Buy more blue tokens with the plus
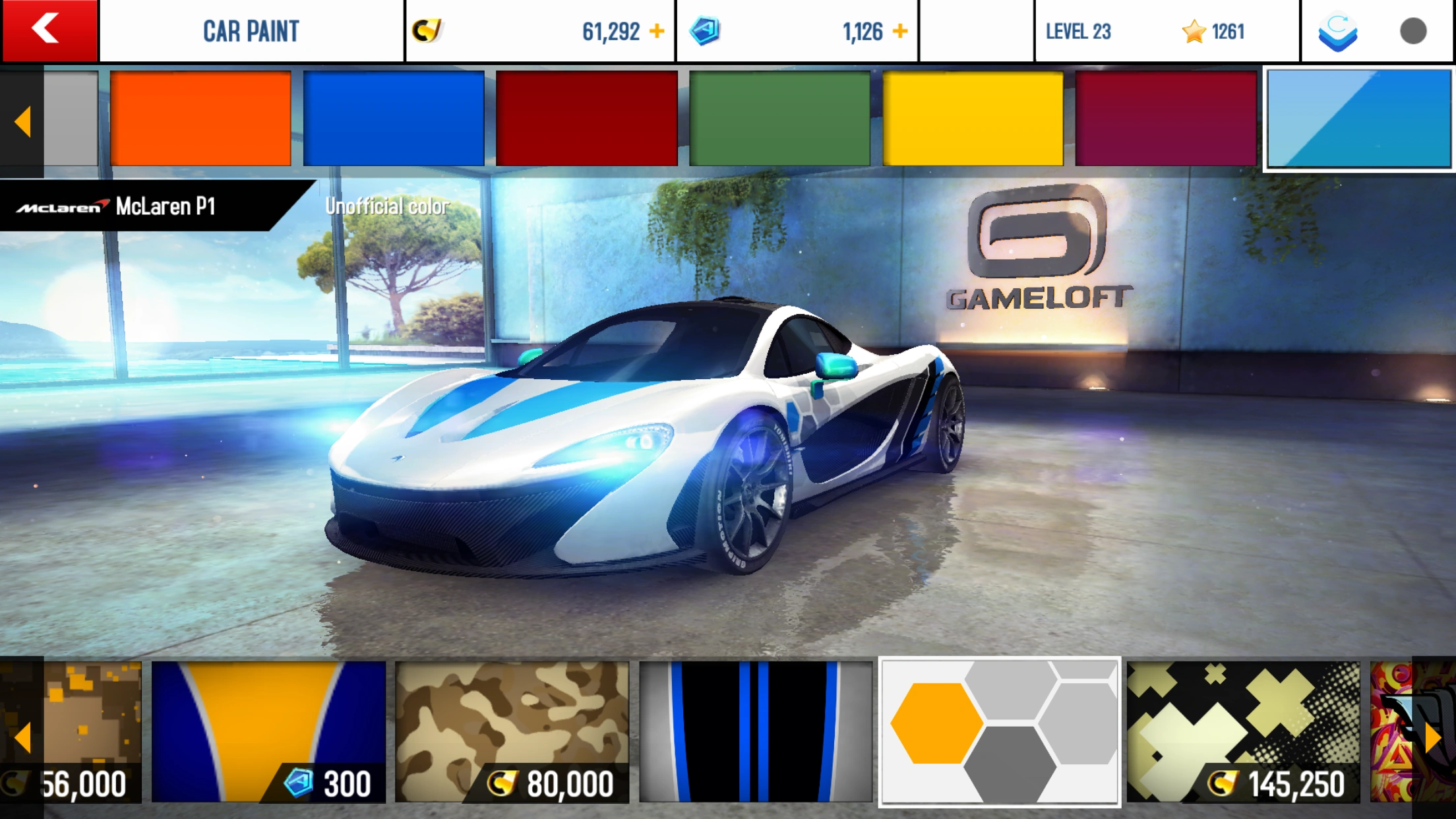1456x819 pixels. point(900,31)
